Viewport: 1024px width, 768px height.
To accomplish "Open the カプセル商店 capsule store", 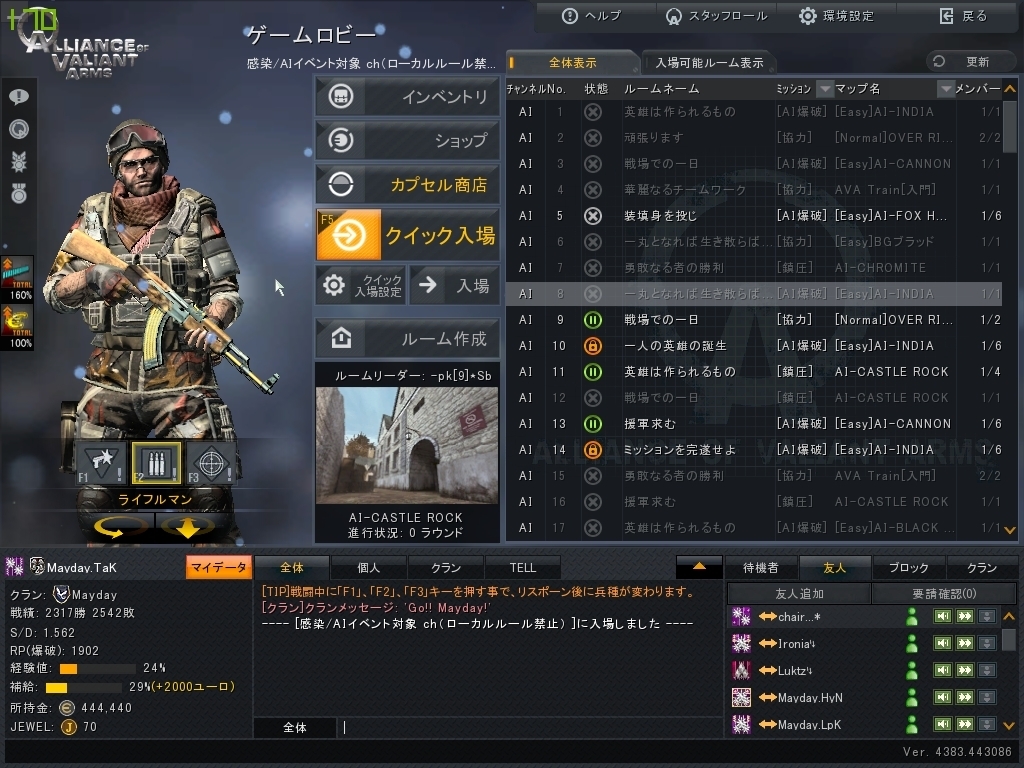I will 407,184.
